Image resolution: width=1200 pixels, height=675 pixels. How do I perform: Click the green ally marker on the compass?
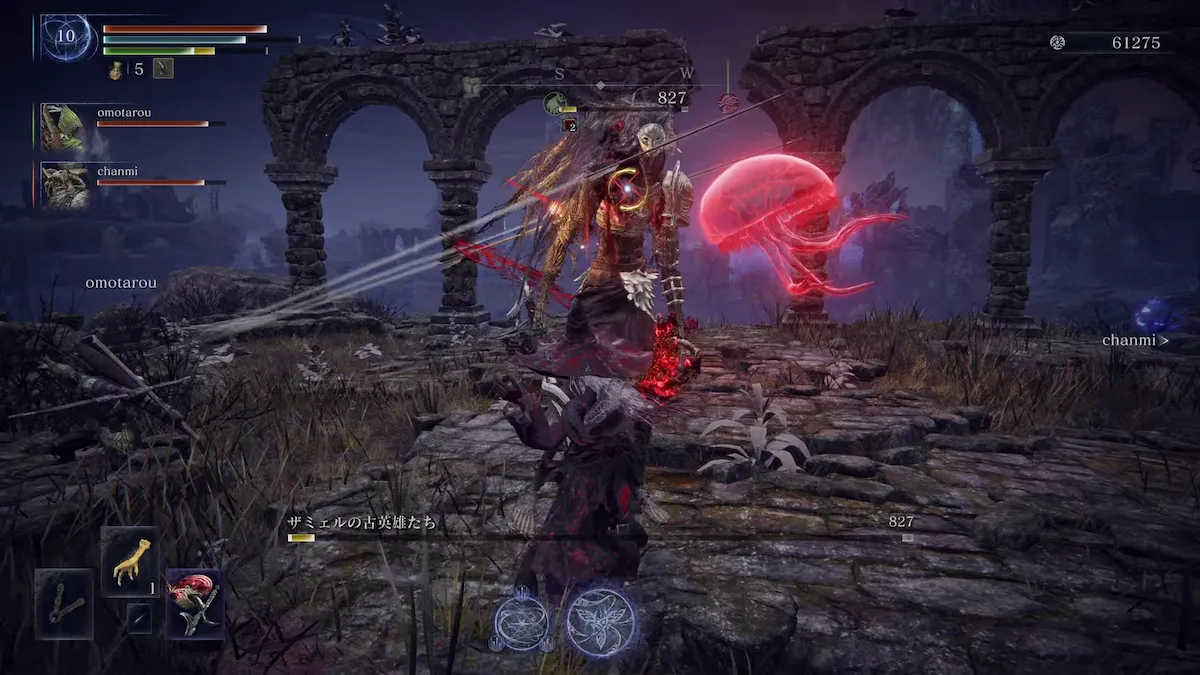[555, 102]
